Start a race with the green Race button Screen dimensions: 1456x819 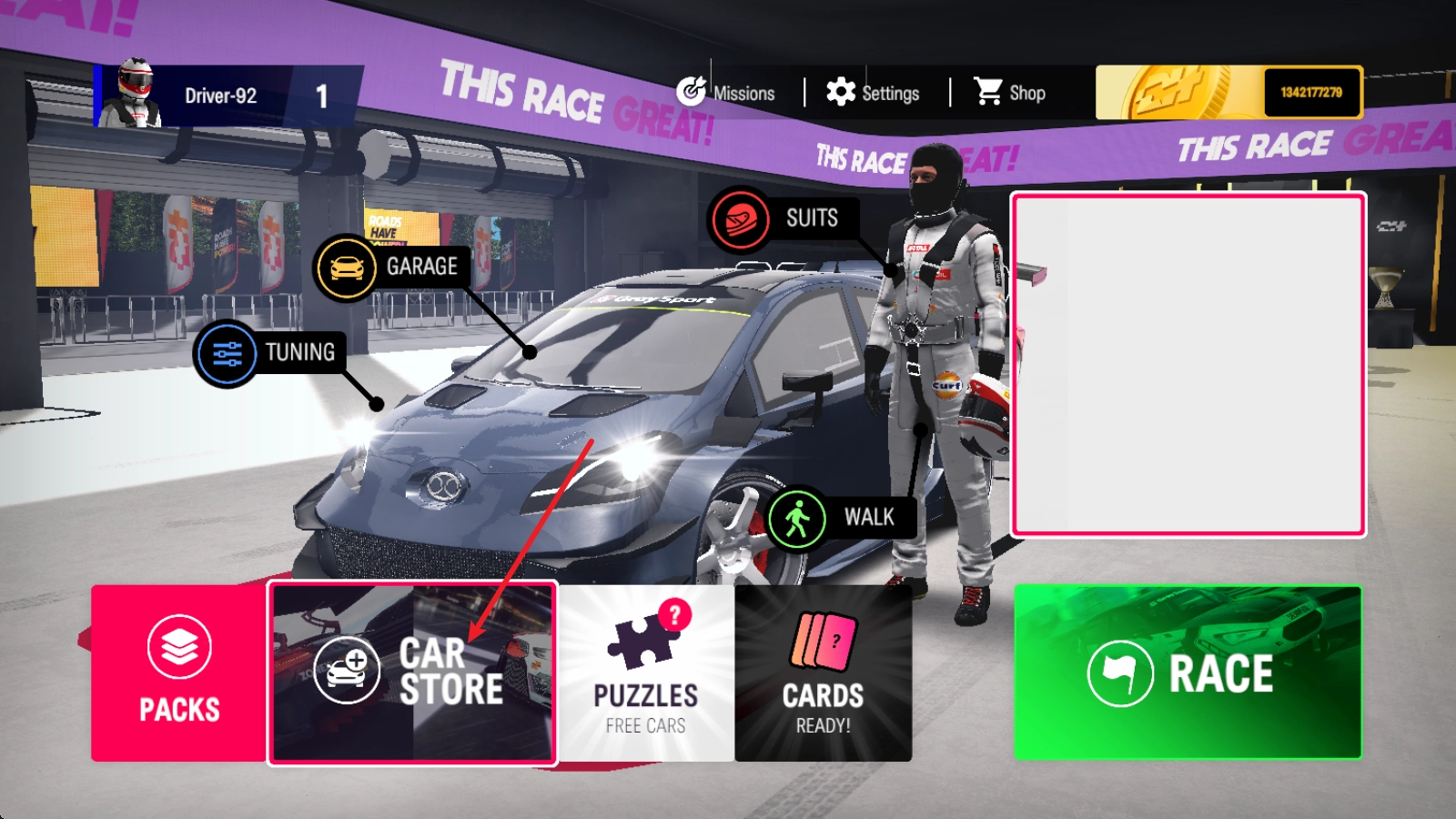[1188, 672]
